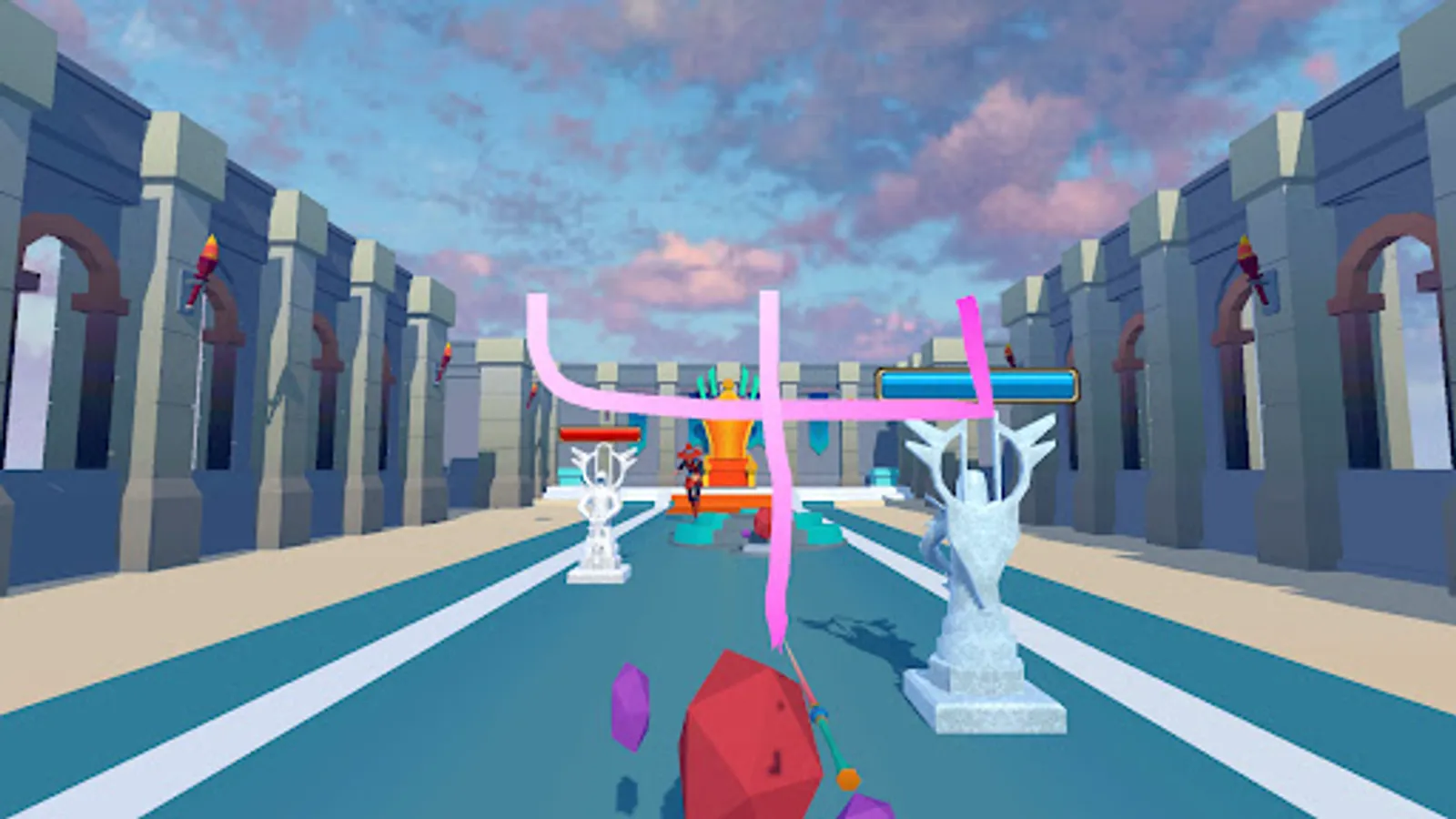Image resolution: width=1456 pixels, height=819 pixels.
Task: Select the red enemy health bar
Action: click(x=598, y=435)
